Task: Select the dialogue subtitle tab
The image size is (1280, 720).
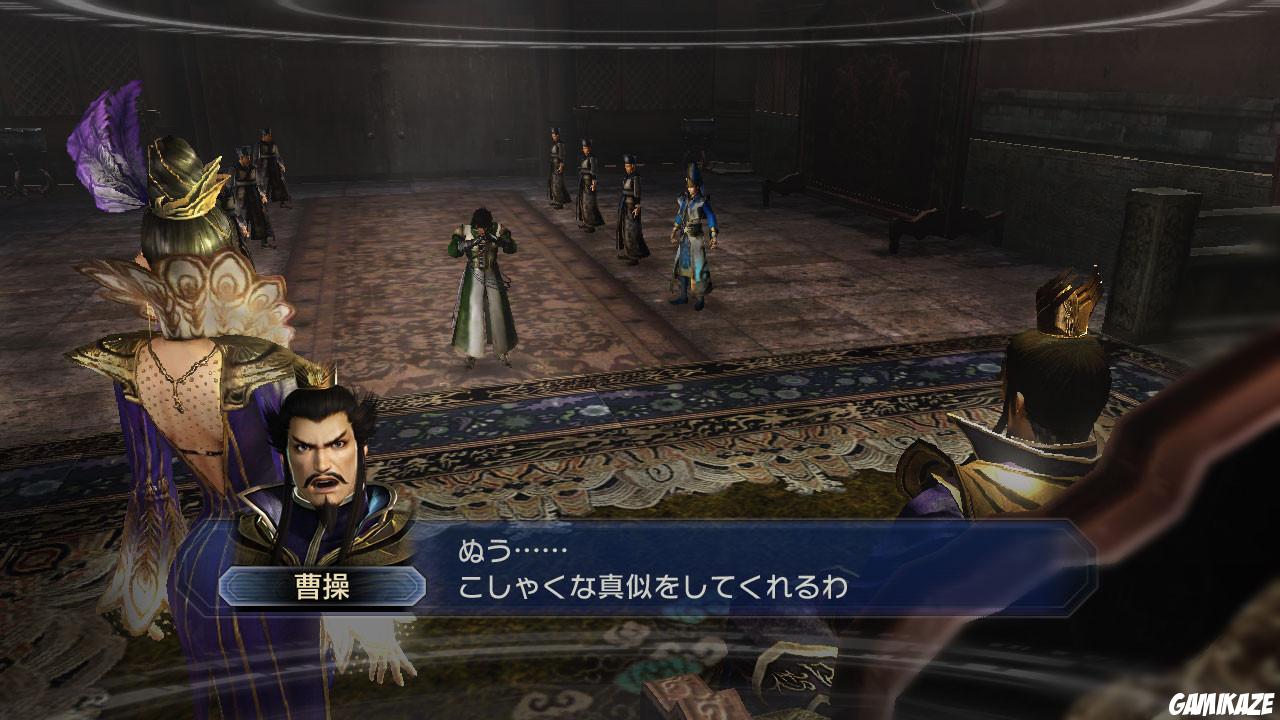Action: 700,570
